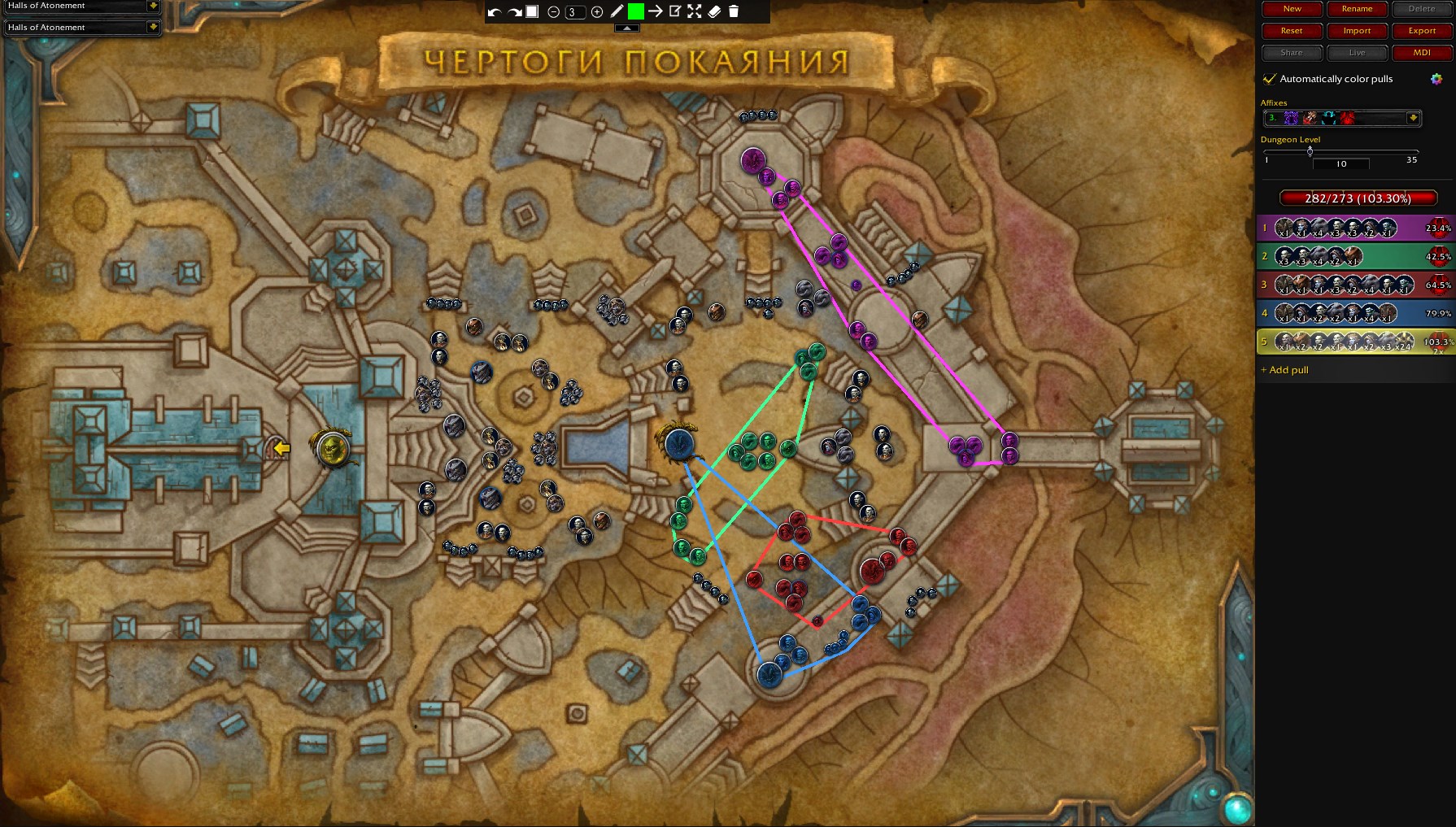Screen dimensions: 1456x827
Task: Increase brush size with the plus button
Action: [x=597, y=12]
